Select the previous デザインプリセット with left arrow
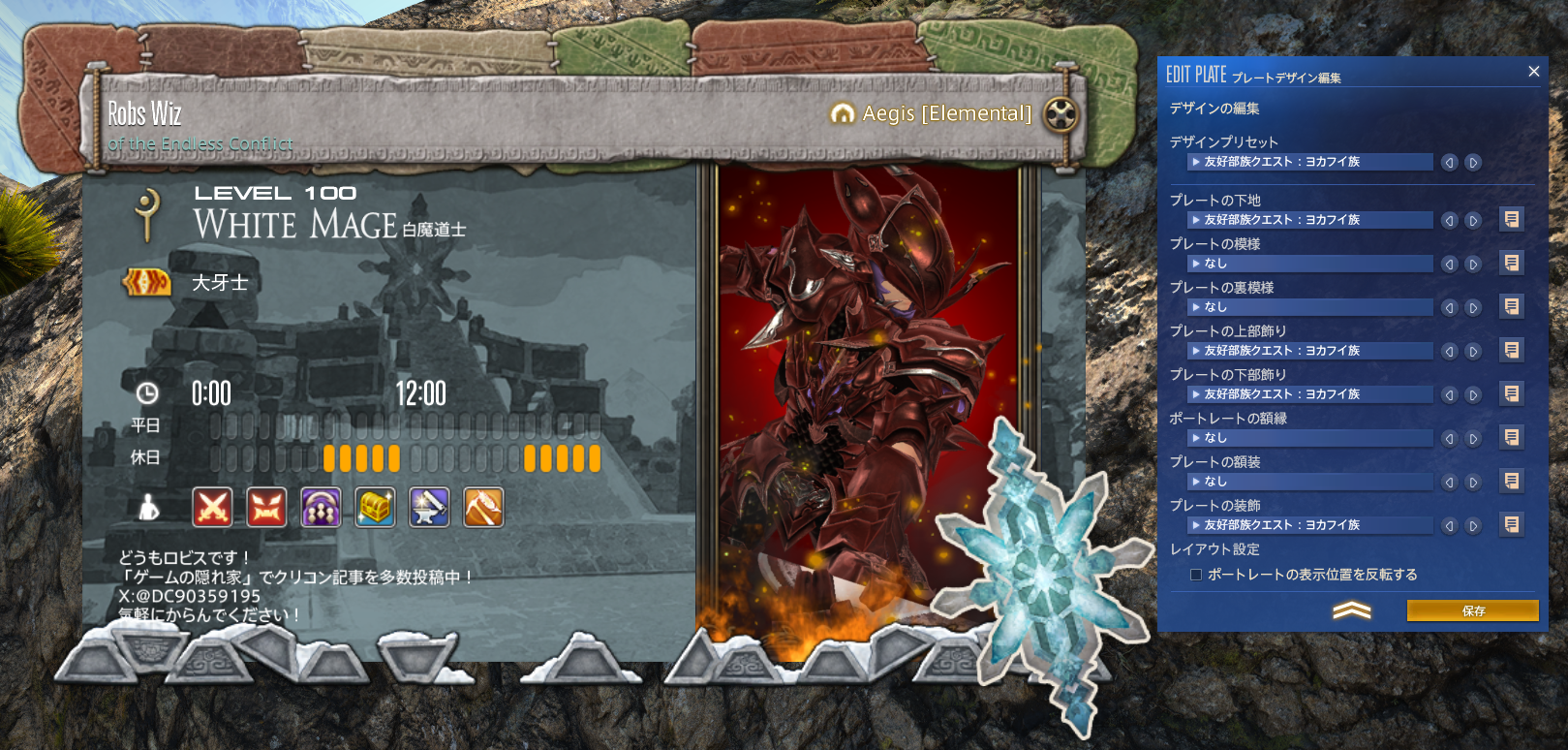 point(1450,163)
